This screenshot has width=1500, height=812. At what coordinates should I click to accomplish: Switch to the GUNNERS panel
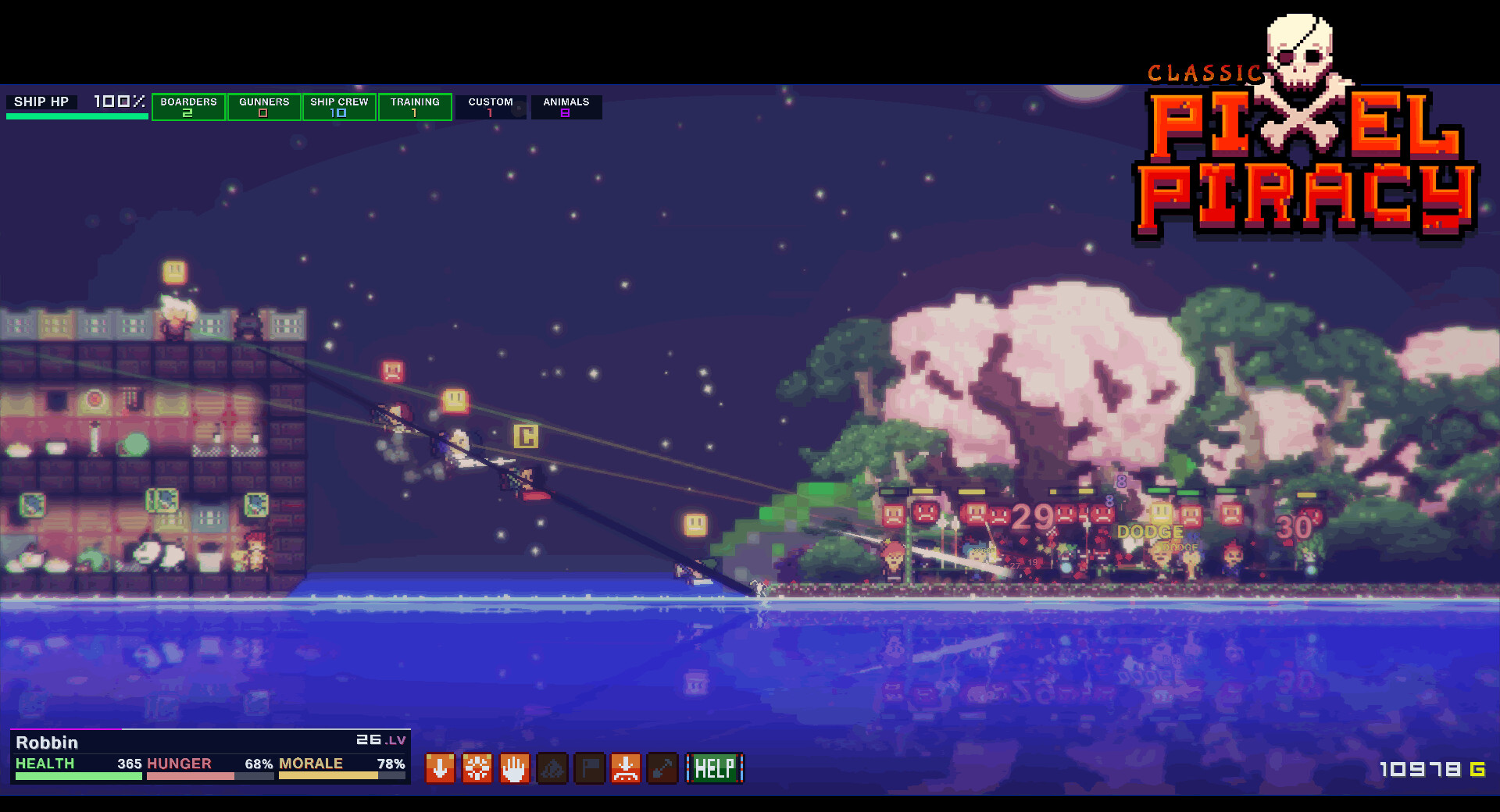point(264,107)
